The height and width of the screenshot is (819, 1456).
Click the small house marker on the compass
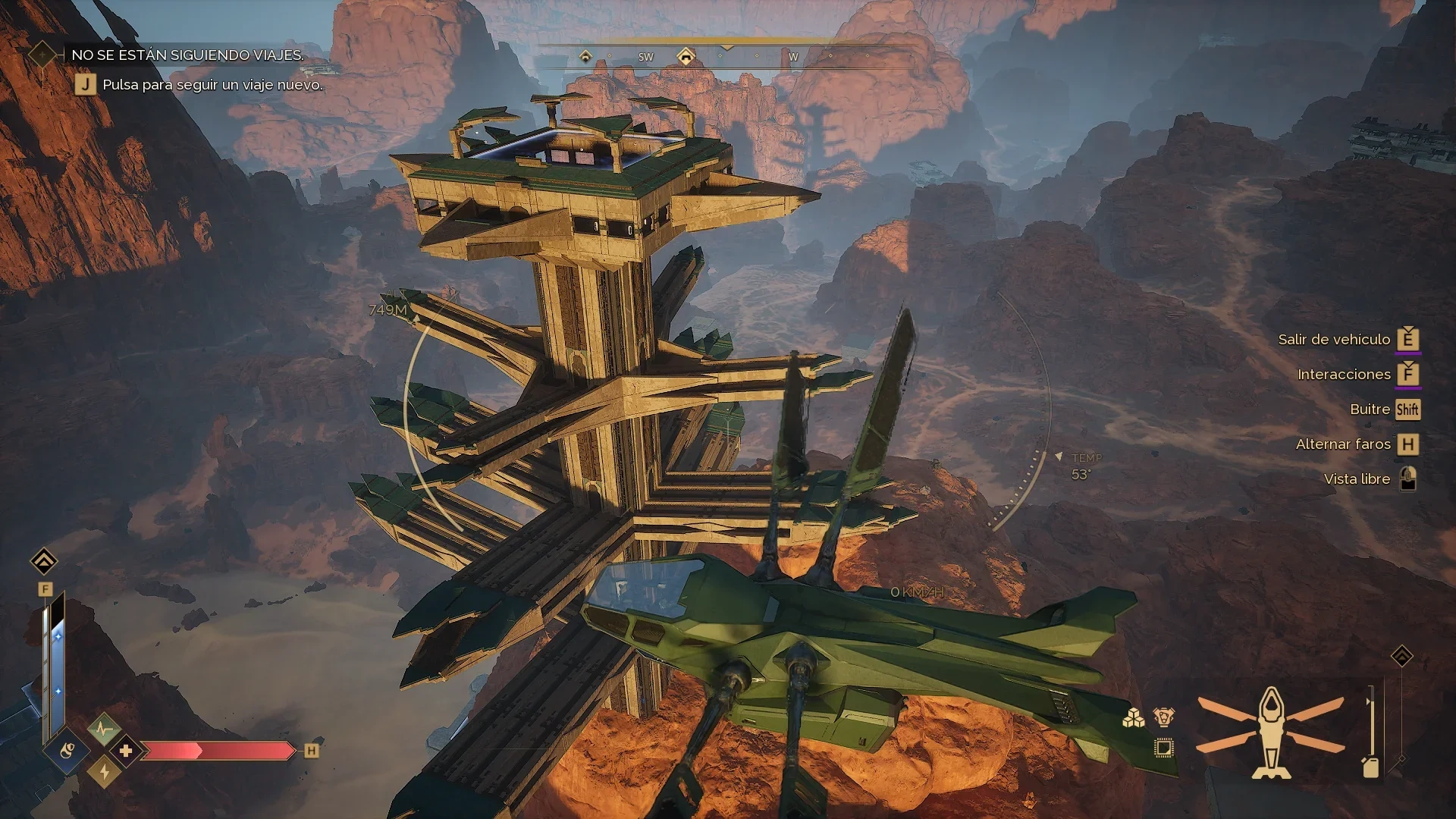click(x=585, y=57)
